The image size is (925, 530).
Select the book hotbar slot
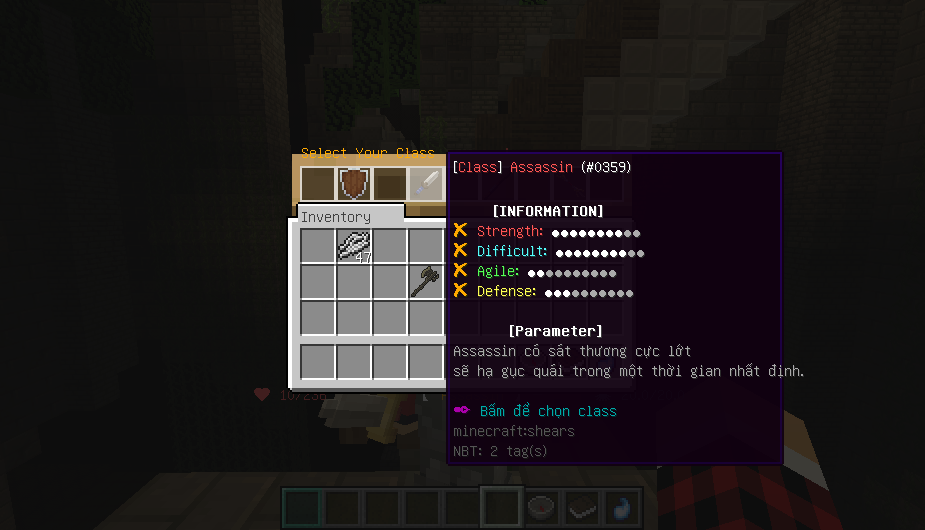point(582,506)
